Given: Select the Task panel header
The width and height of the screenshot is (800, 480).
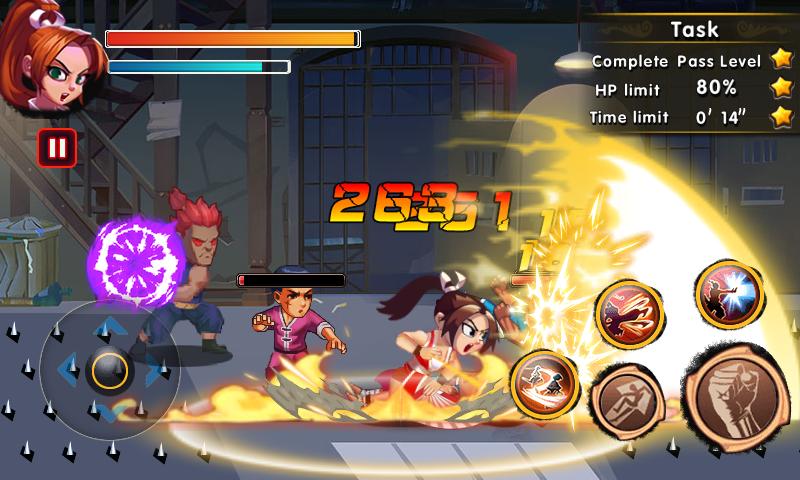Looking at the screenshot, I should 693,30.
